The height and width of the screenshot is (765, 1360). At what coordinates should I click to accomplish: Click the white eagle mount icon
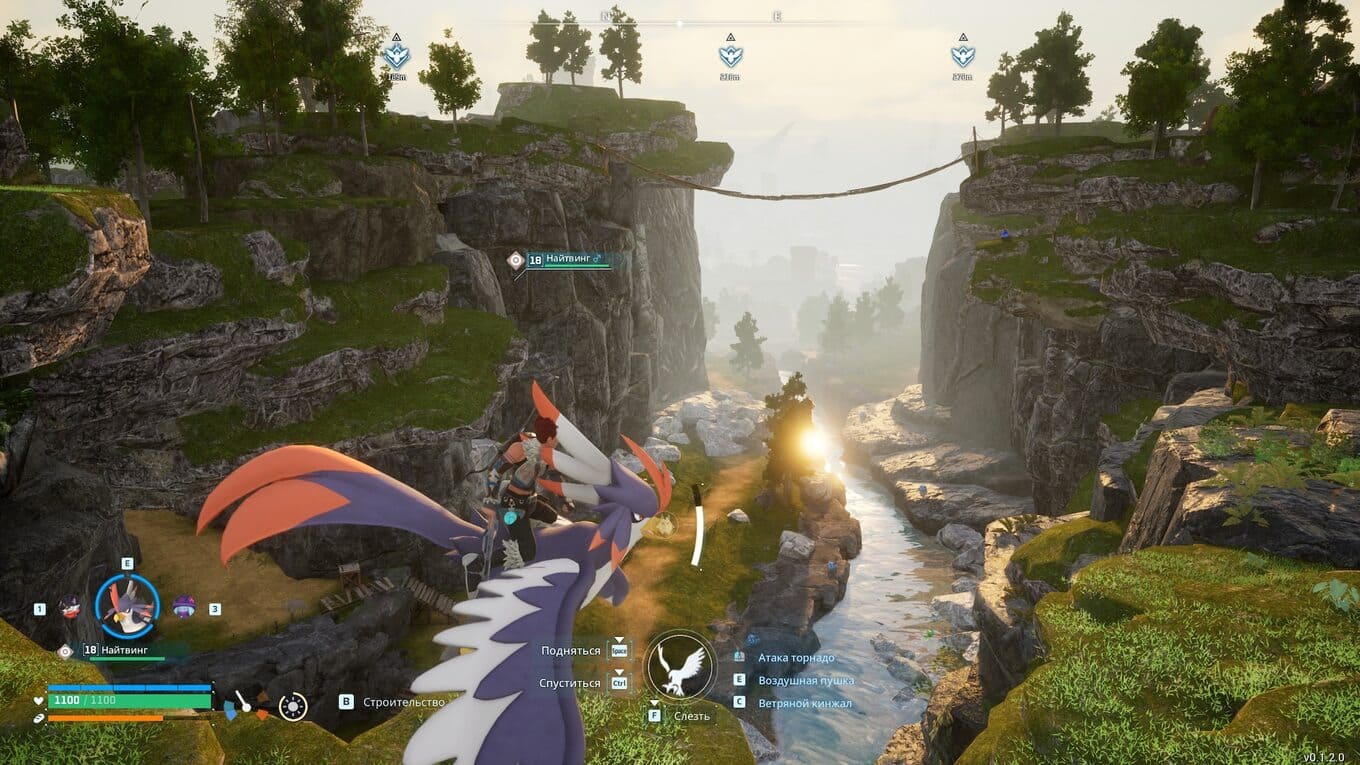click(x=679, y=666)
